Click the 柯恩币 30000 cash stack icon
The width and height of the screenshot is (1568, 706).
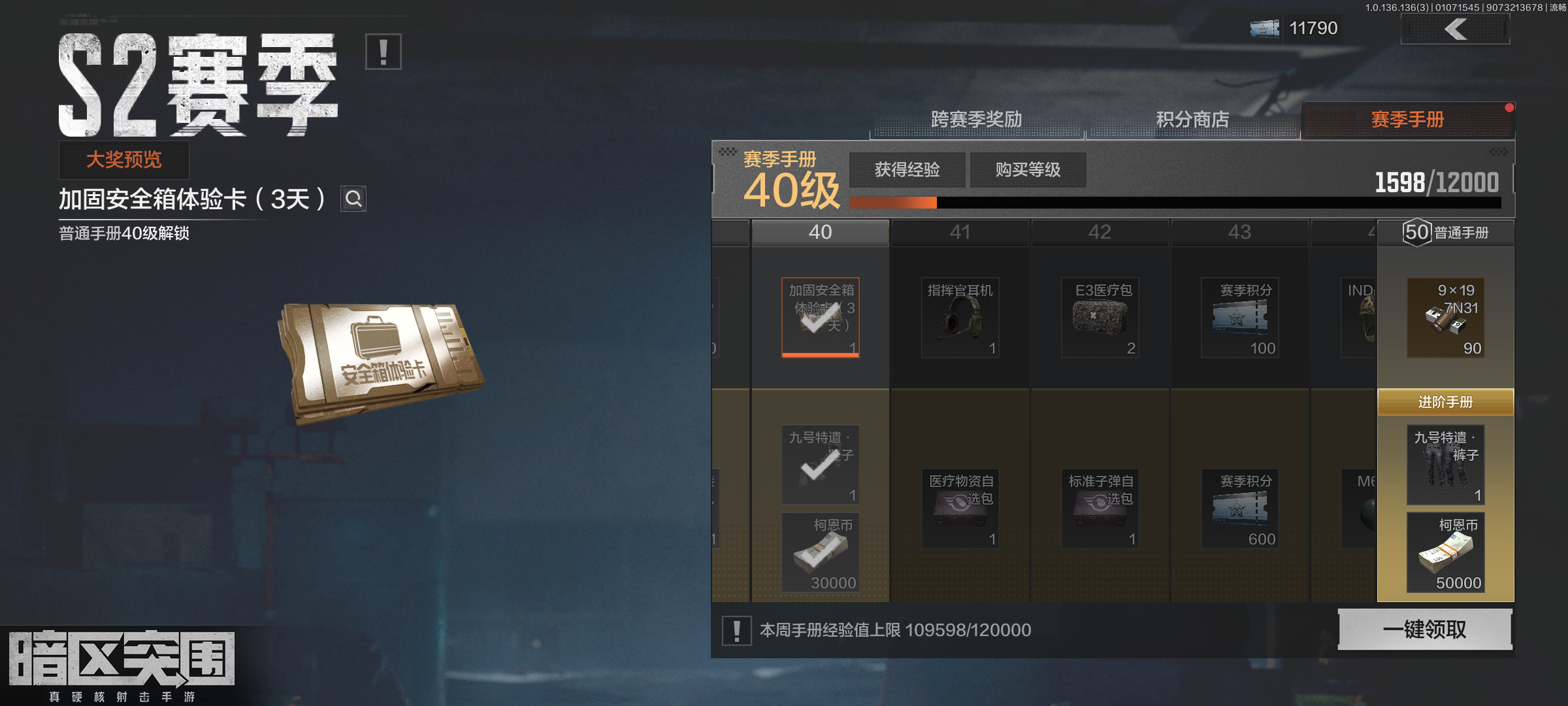pos(820,552)
